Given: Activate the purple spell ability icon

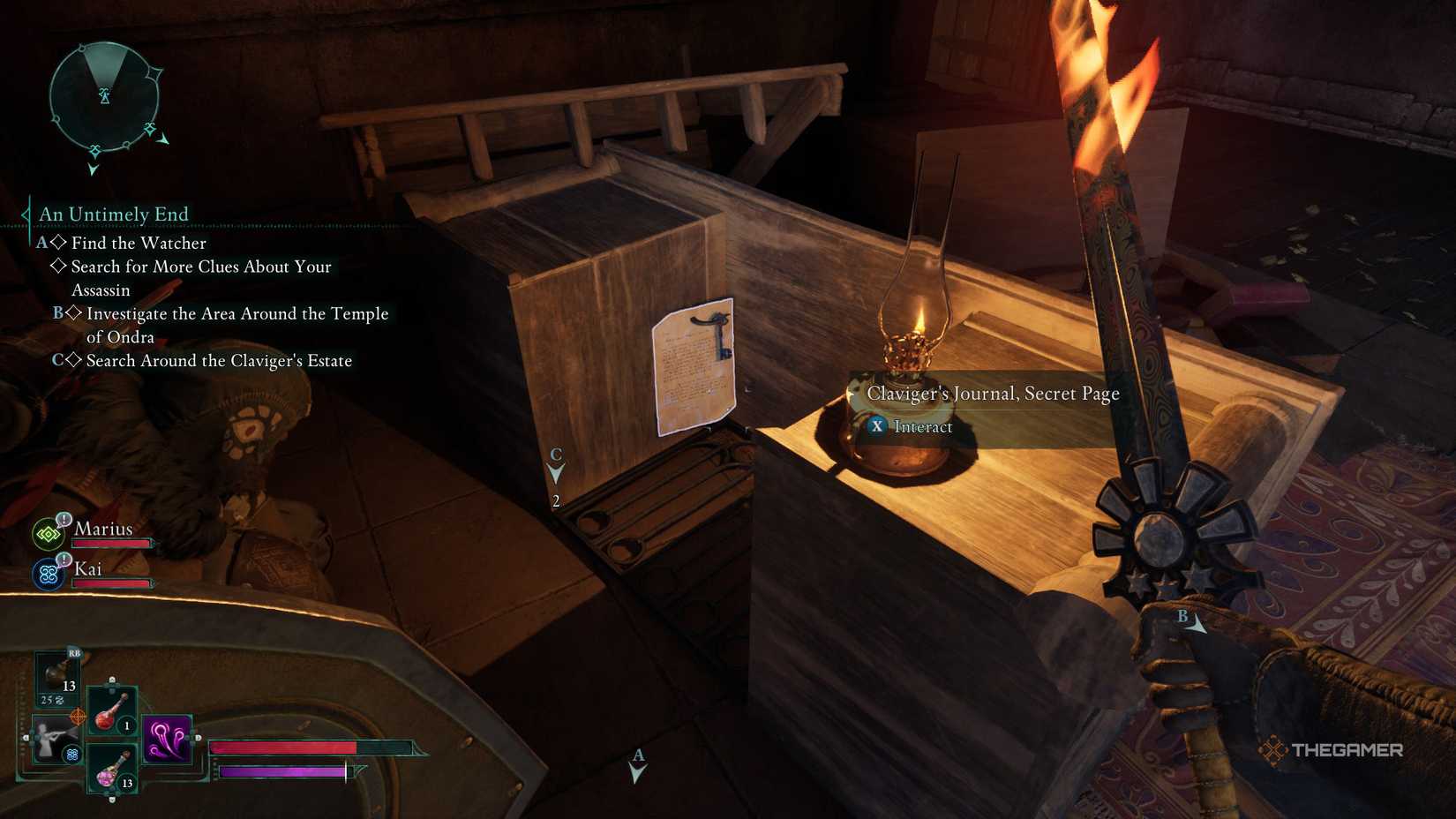Looking at the screenshot, I should click(168, 740).
